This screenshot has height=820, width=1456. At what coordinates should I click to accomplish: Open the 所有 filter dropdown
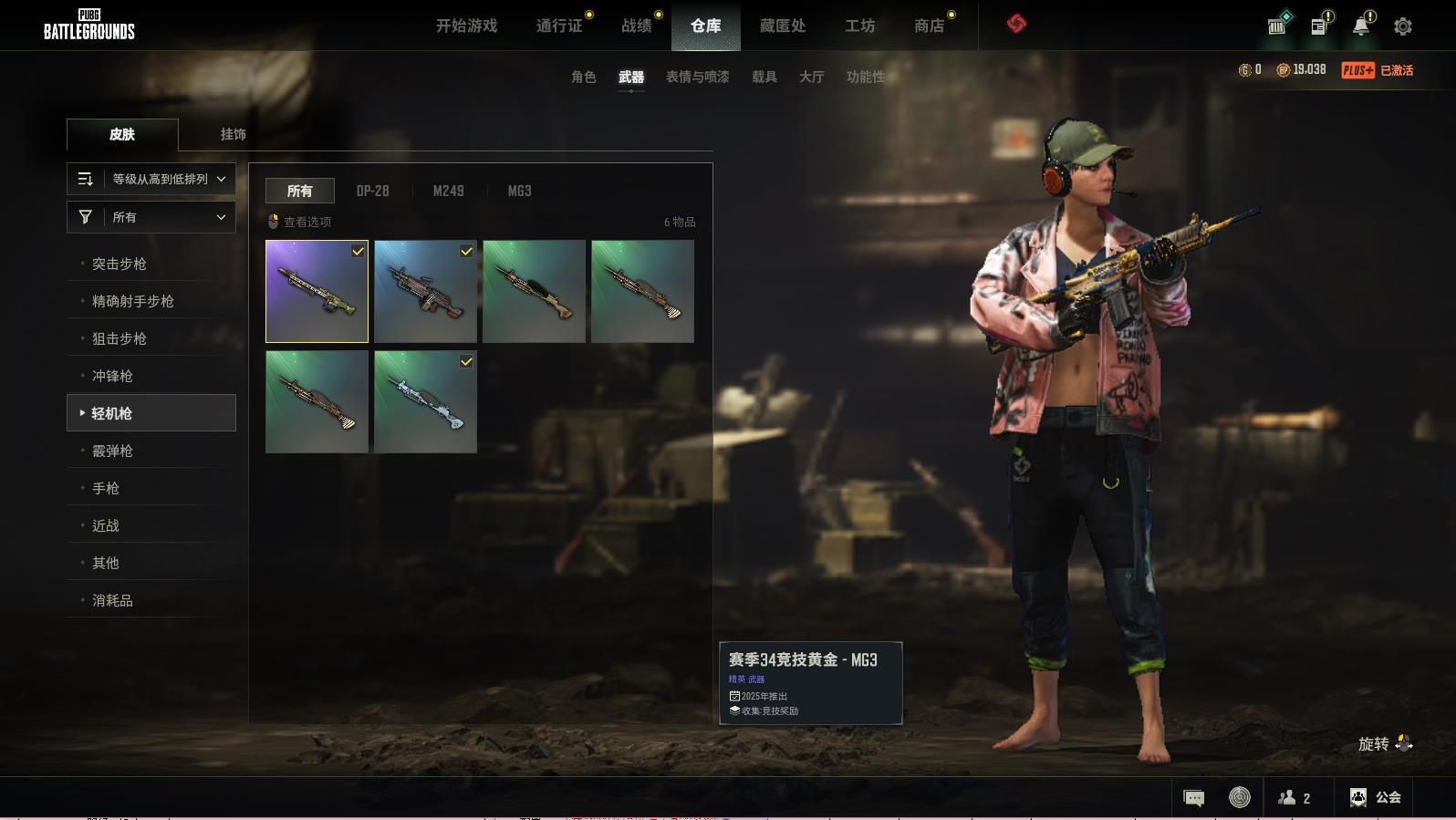(x=151, y=217)
